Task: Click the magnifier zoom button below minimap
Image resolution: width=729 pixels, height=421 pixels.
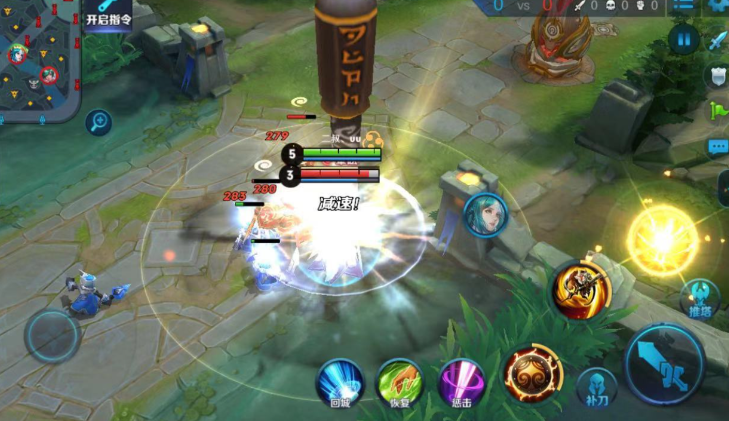Action: coord(98,123)
